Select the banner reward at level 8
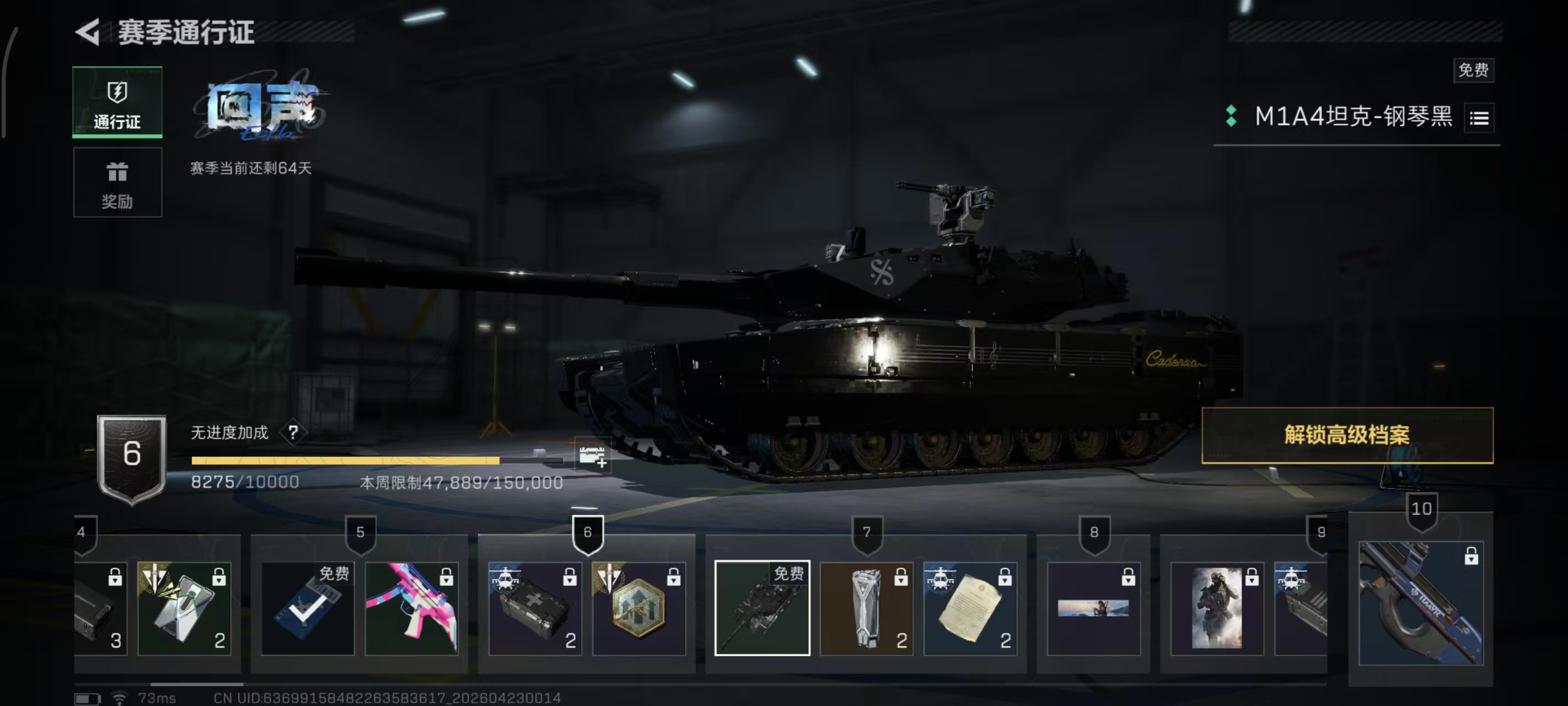This screenshot has width=1568, height=706. (x=1093, y=608)
